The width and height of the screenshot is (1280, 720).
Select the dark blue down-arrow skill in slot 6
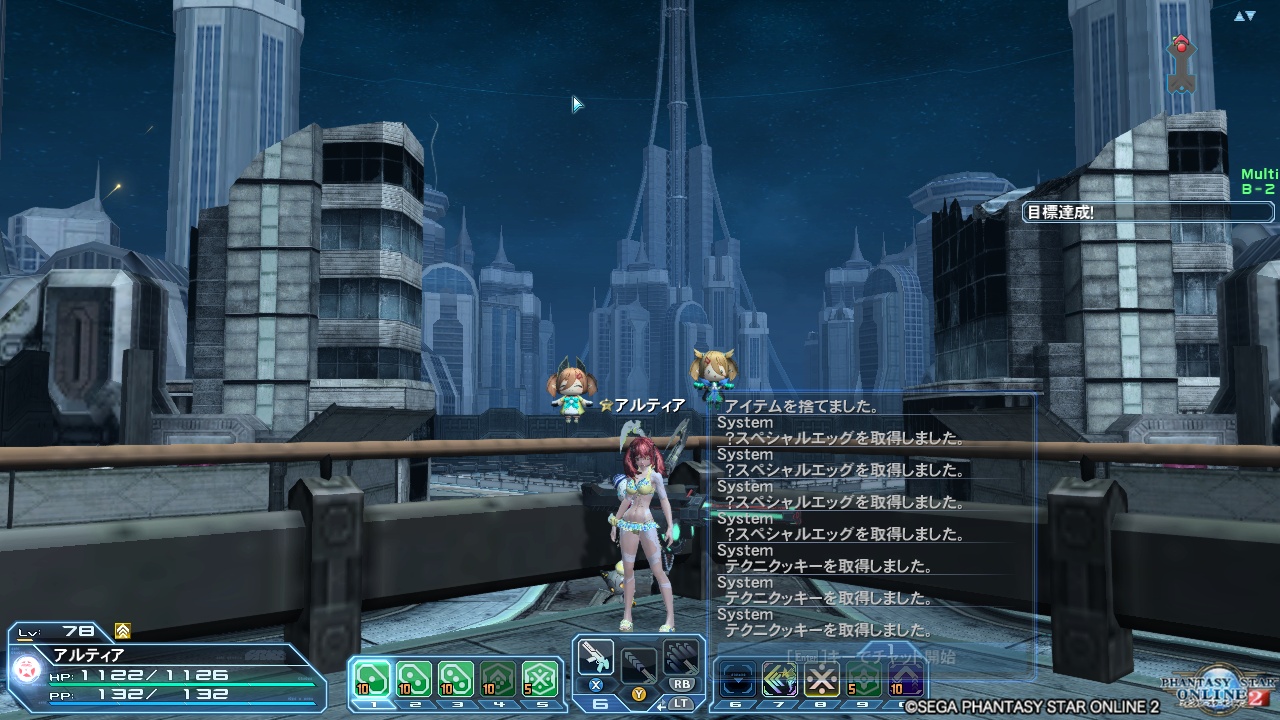(738, 680)
